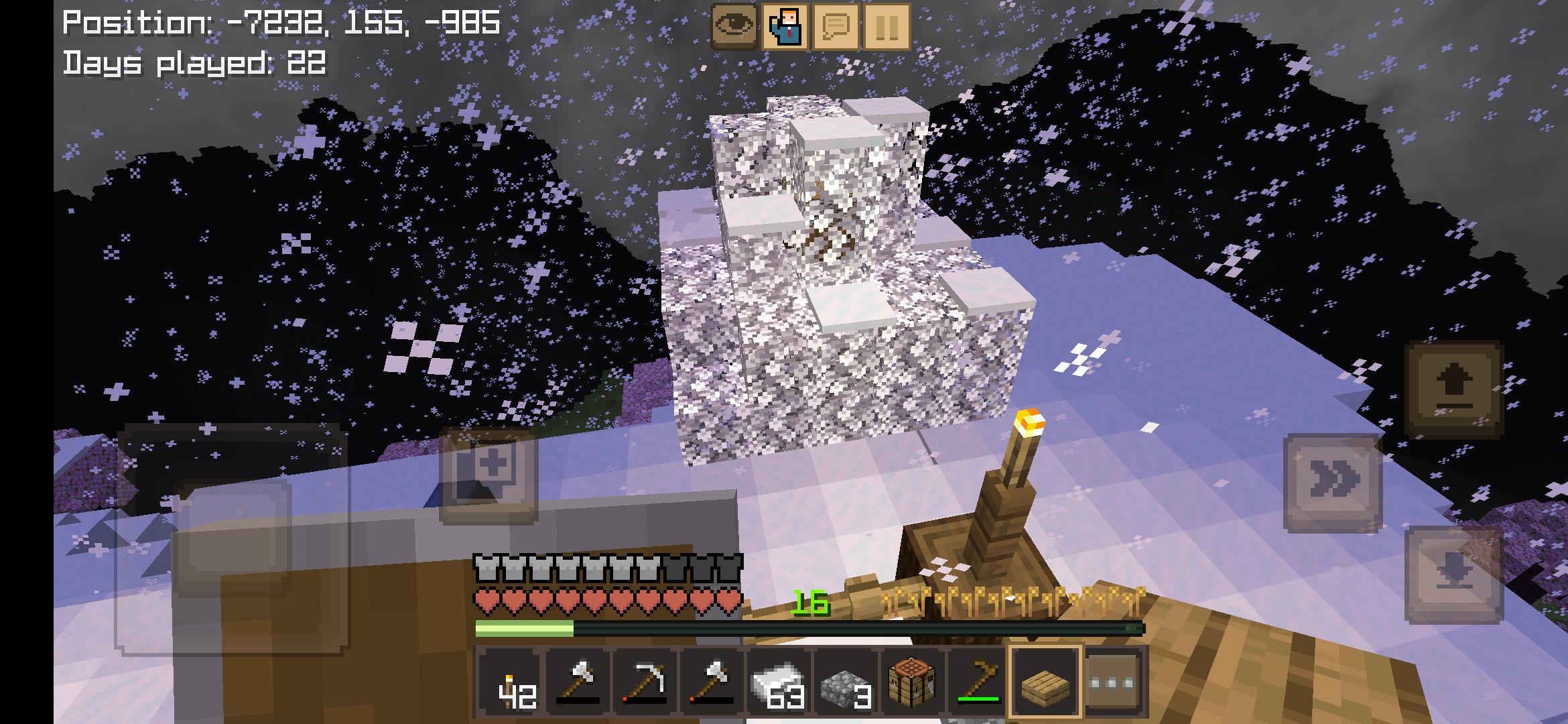1568x724 pixels.
Task: Select the wooden slab hotbar slot
Action: (1044, 682)
